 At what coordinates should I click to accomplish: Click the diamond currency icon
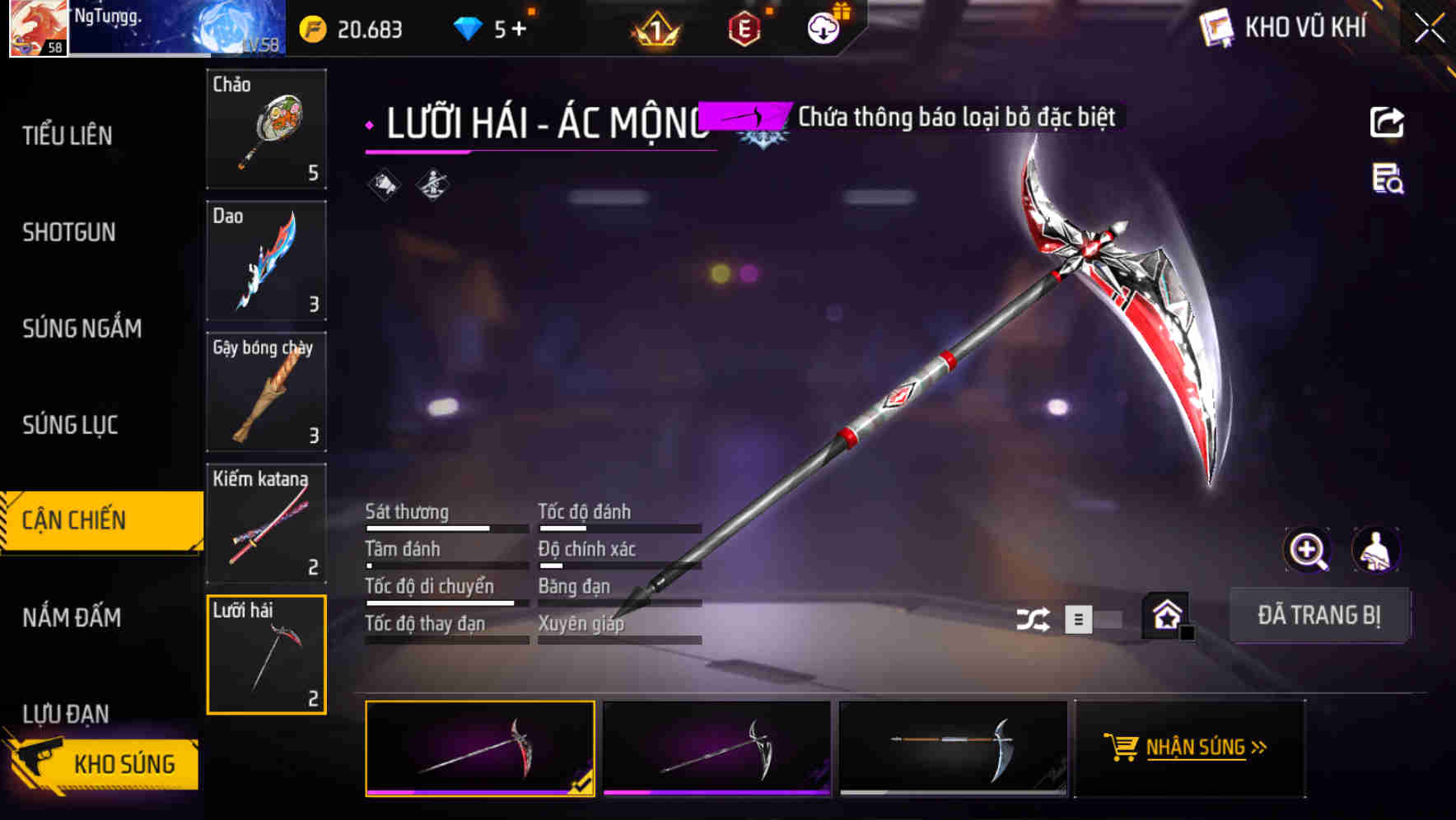point(468,27)
